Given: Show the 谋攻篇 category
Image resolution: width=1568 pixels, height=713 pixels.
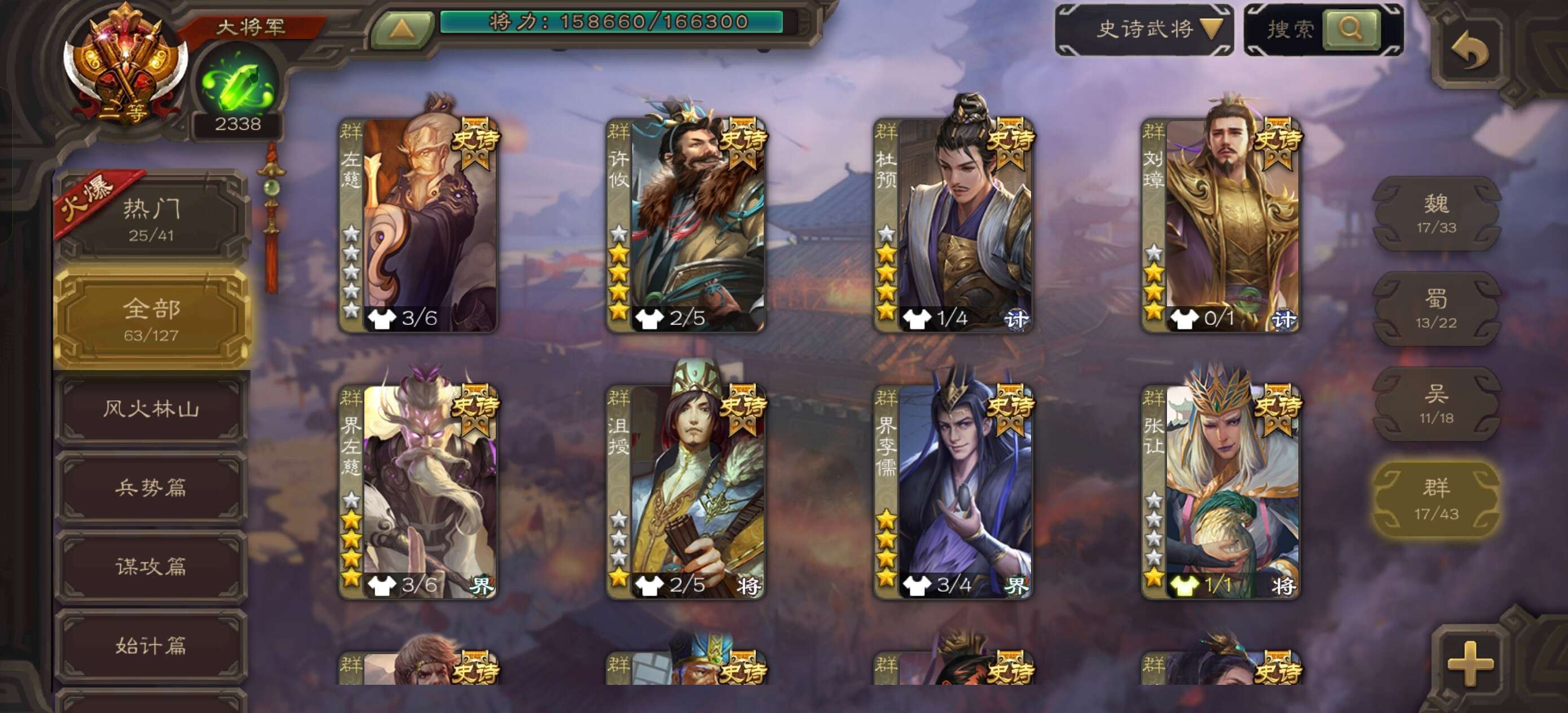Looking at the screenshot, I should click(x=151, y=567).
